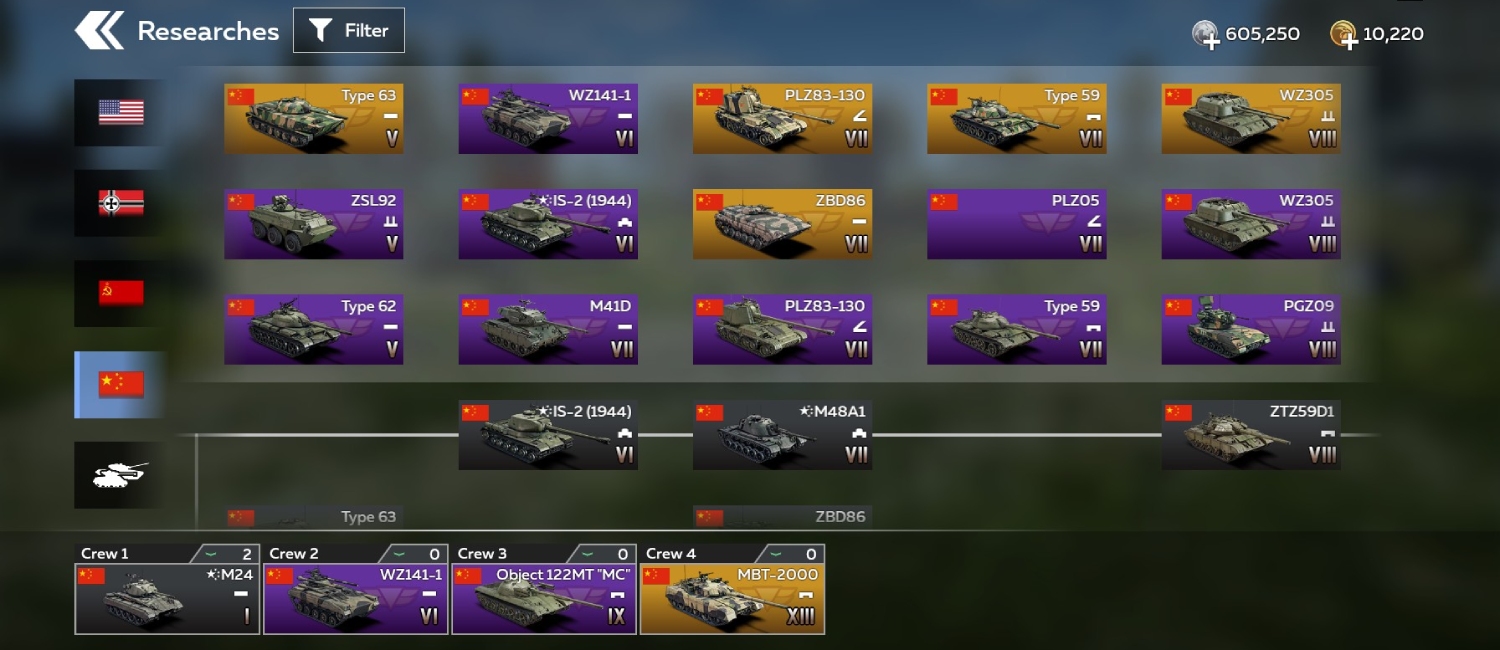The height and width of the screenshot is (650, 1500).
Task: Select the ZTZ59D1 tank card
Action: (x=1251, y=435)
